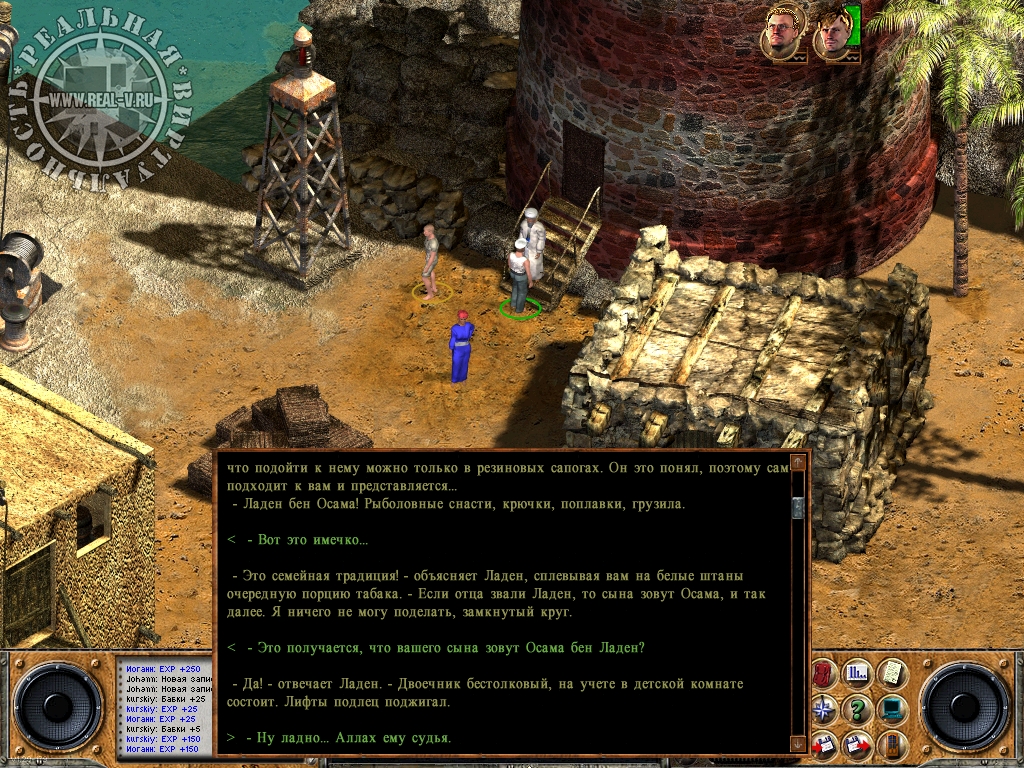Open the compass star map
Image resolution: width=1024 pixels, height=768 pixels.
(x=825, y=709)
